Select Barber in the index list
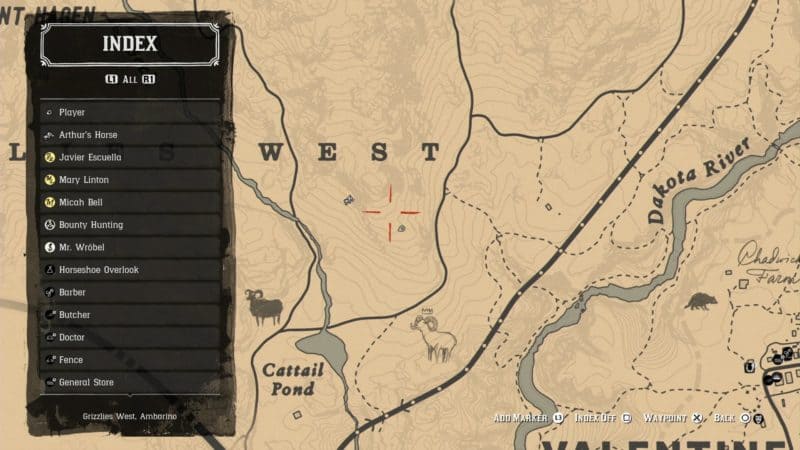 pos(130,292)
